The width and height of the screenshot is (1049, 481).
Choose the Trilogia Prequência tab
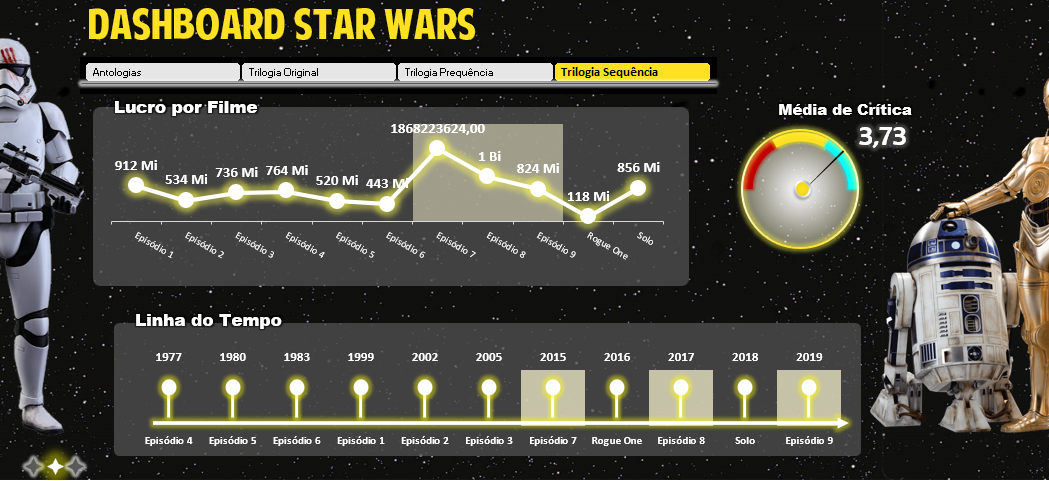pyautogui.click(x=475, y=72)
